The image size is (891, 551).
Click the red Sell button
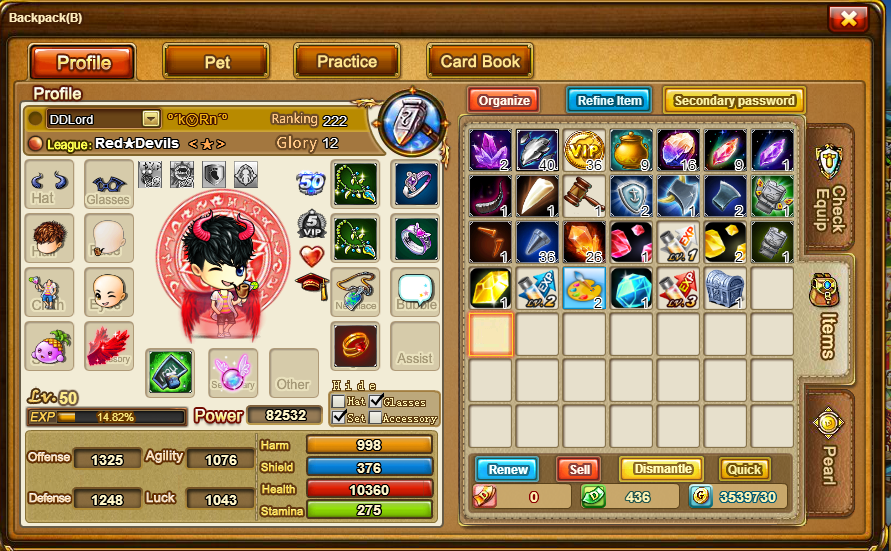click(579, 469)
